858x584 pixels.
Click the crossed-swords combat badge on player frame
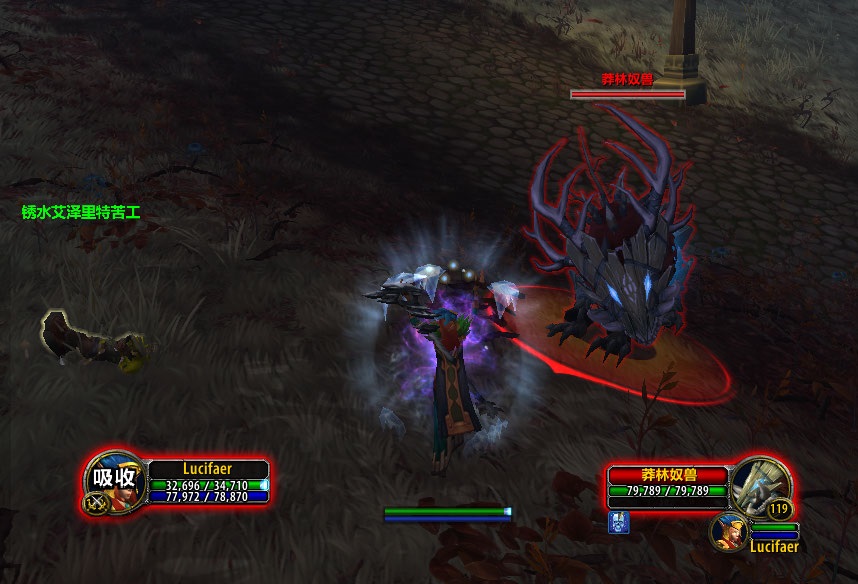(97, 503)
